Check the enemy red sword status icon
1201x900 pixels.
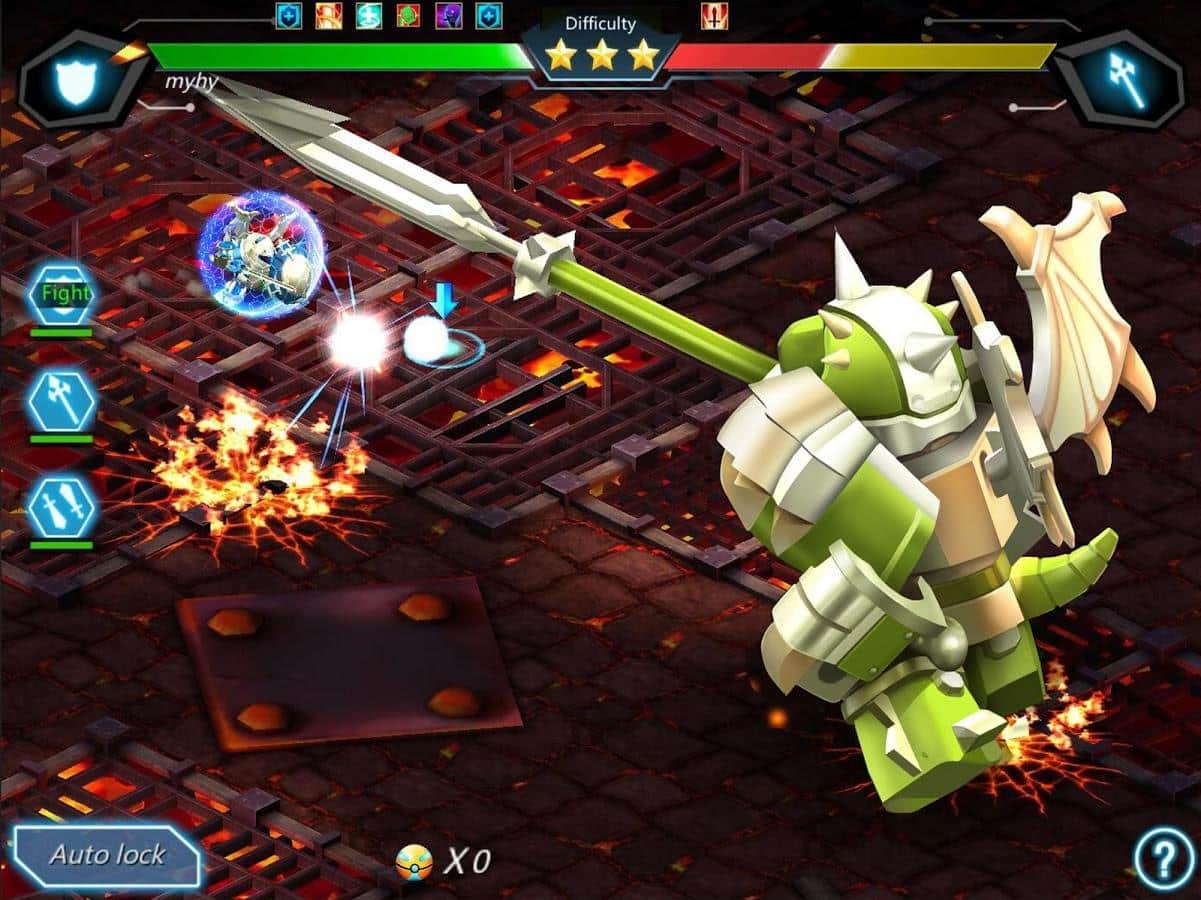coord(714,16)
